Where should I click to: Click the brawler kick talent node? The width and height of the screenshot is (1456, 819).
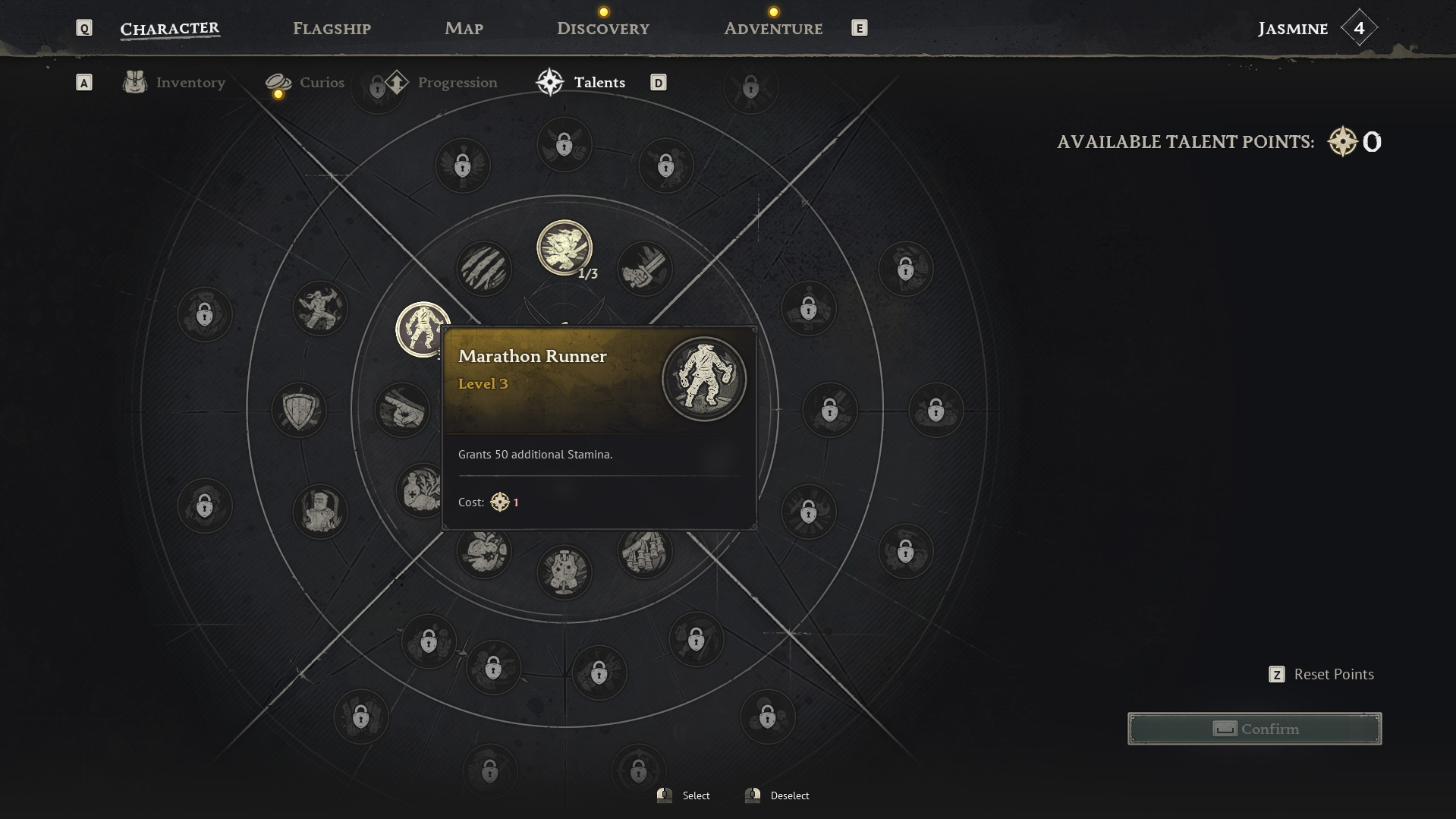point(320,307)
